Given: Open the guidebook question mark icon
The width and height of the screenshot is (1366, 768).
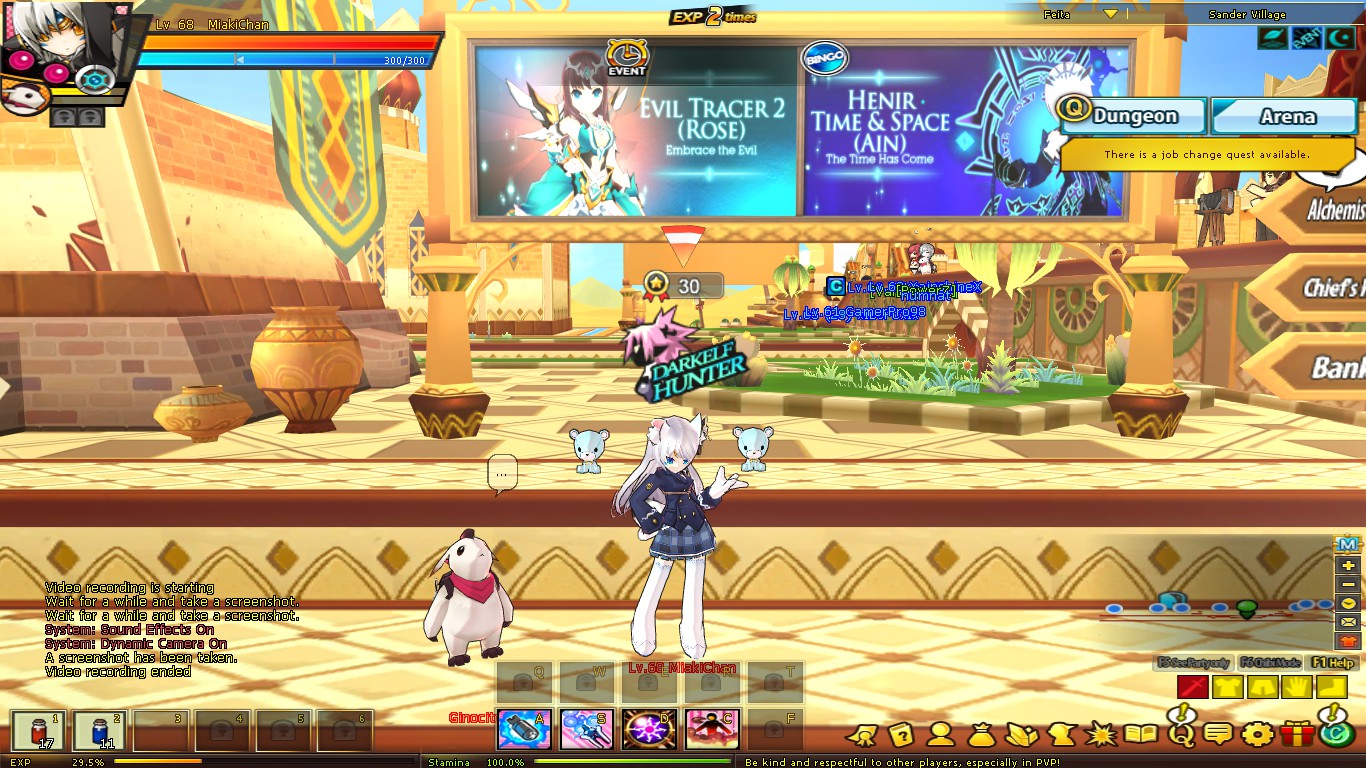Looking at the screenshot, I should [902, 736].
